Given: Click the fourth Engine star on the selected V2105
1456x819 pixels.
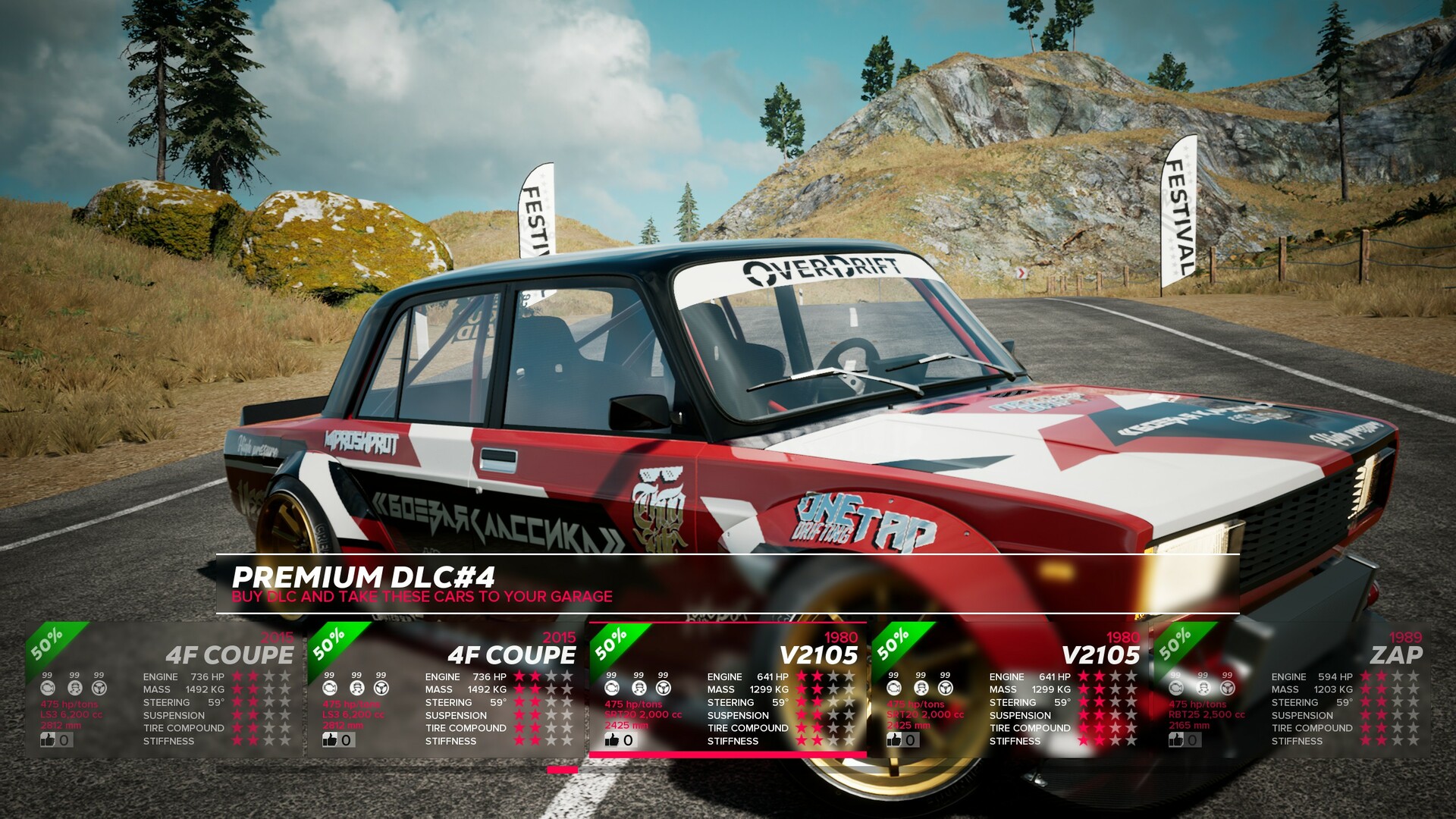Looking at the screenshot, I should pos(849,676).
